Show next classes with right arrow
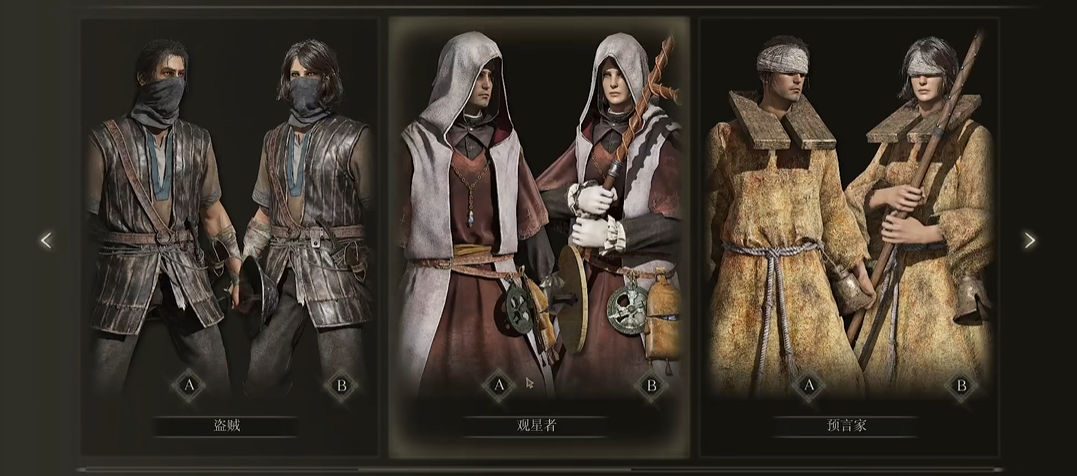1077x476 pixels. [x=1030, y=240]
